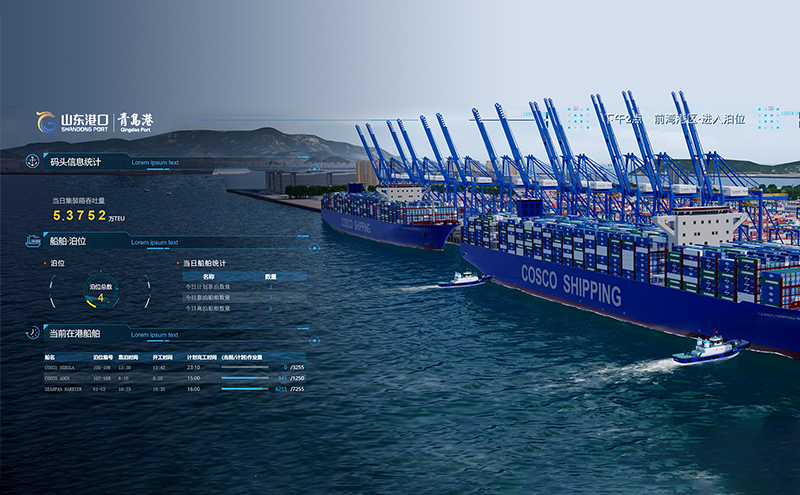Screen dimensions: 800x495
Task: Click the Shandong Port Qingdao Port logo
Action: click(94, 122)
